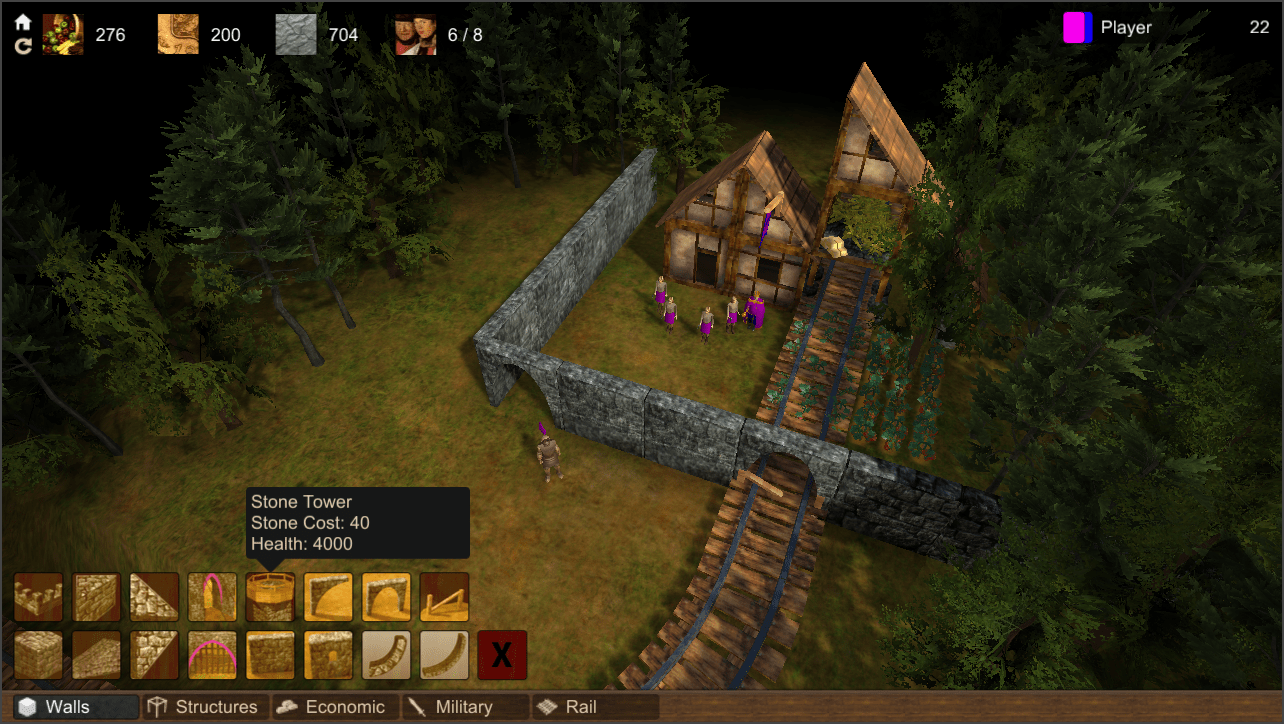
Task: Select the narrow pink archway piece
Action: click(x=212, y=597)
